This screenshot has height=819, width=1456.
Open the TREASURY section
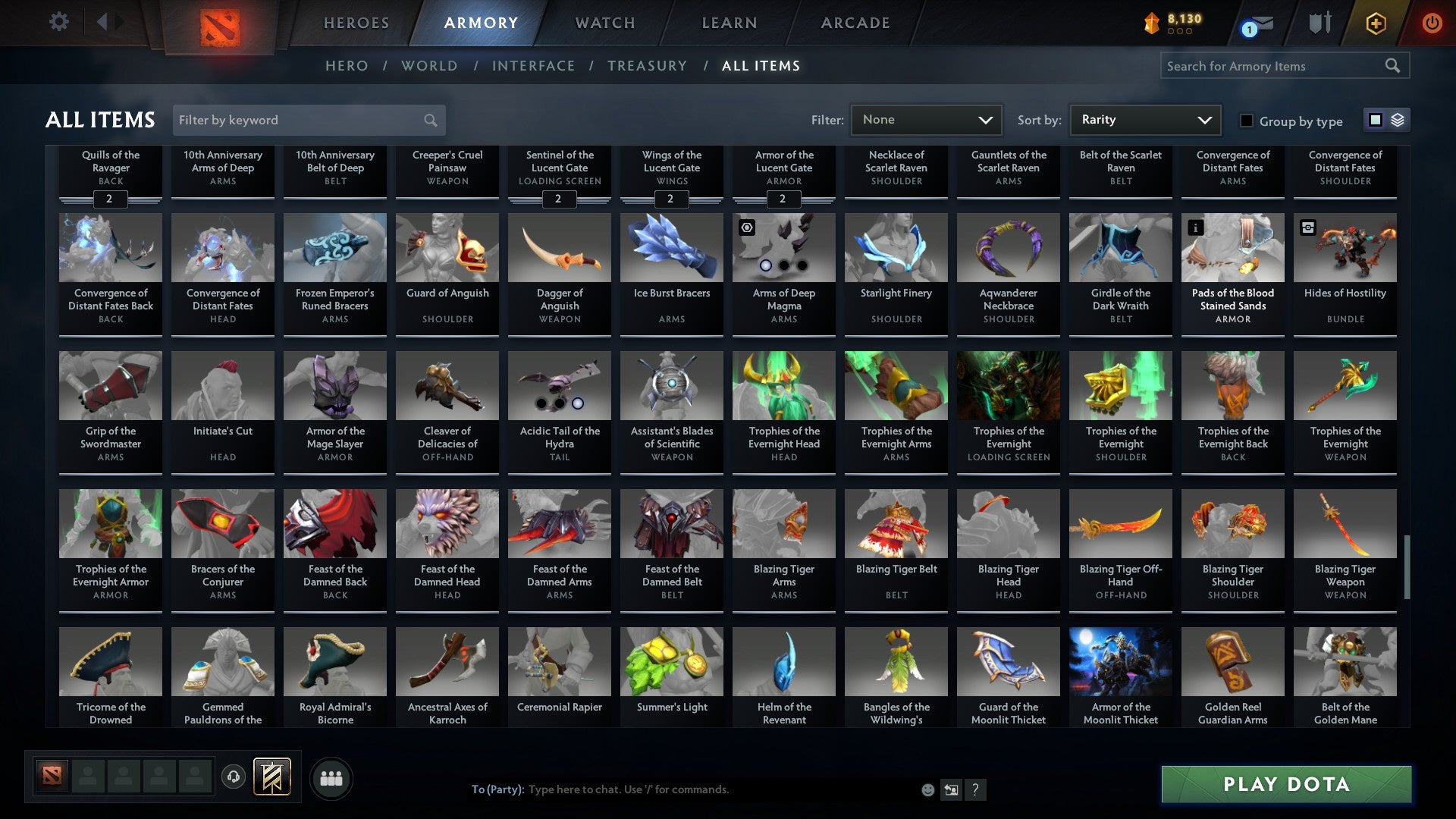pyautogui.click(x=648, y=66)
